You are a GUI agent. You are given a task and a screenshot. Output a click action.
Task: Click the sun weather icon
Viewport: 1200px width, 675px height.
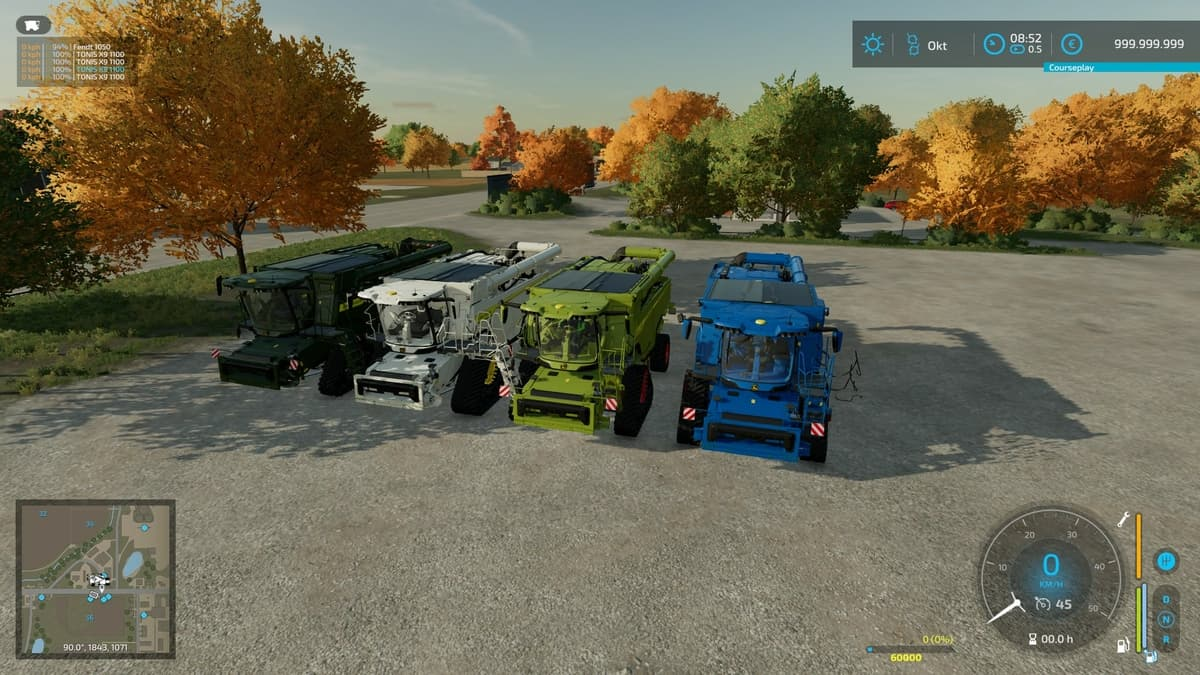pos(873,44)
